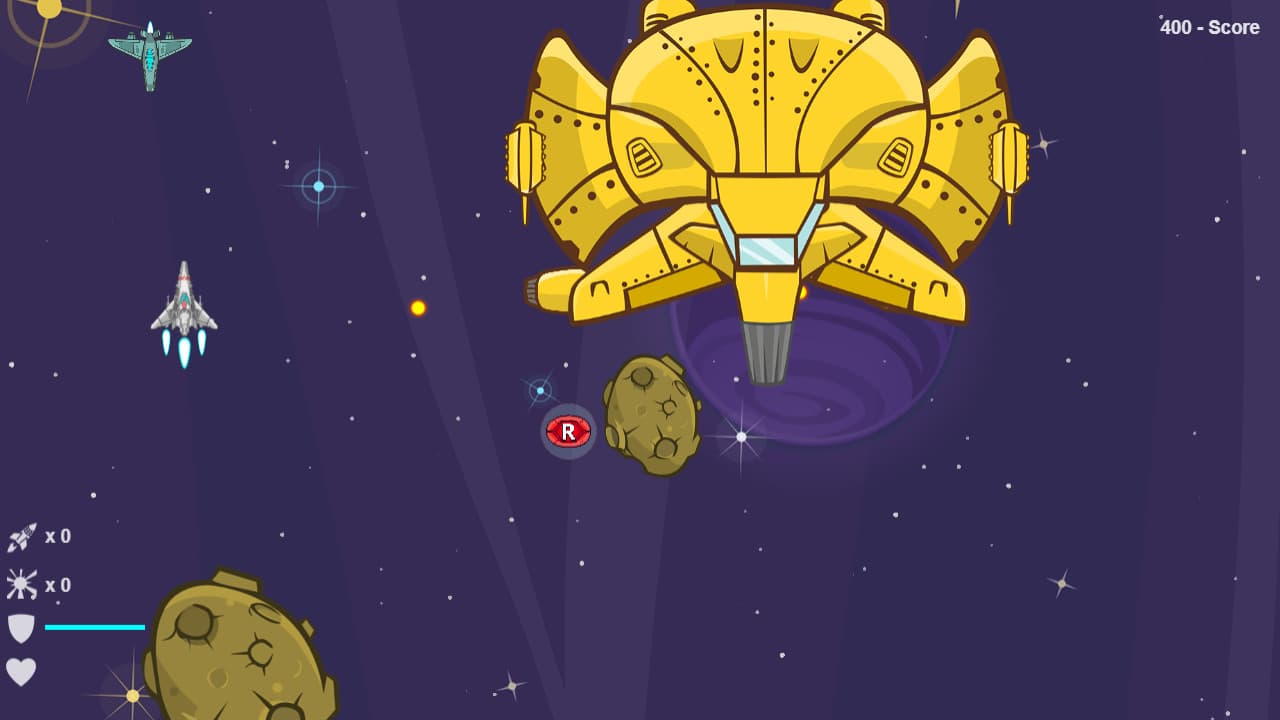Click the shield icon in the HUD
The image size is (1280, 720).
[x=20, y=627]
